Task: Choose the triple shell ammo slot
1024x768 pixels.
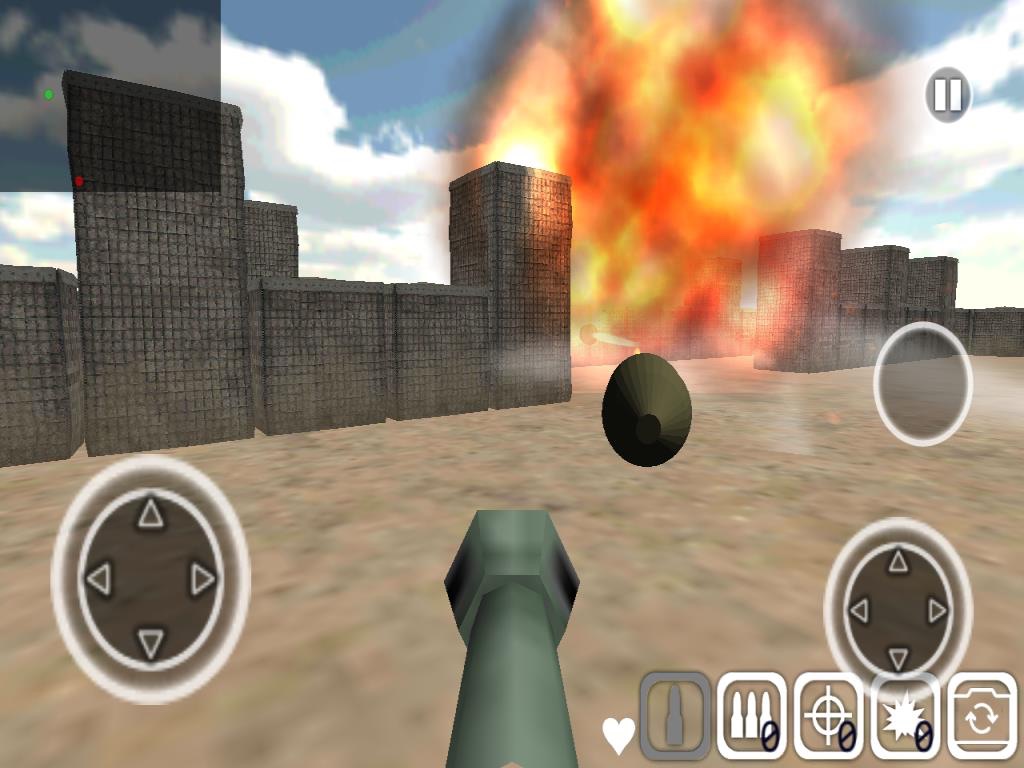Action: click(751, 715)
